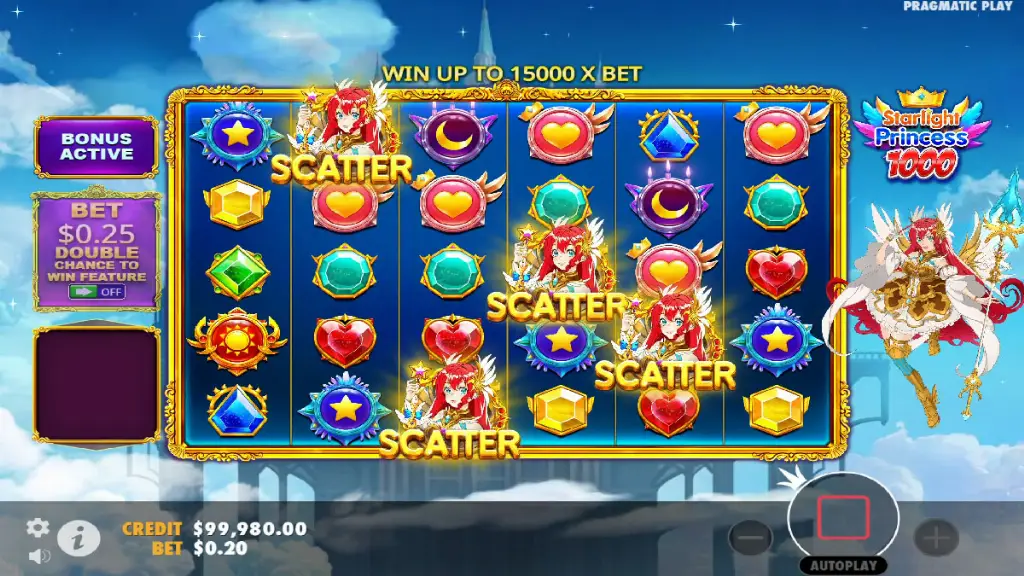
Task: Toggle the sound speaker icon
Action: pyautogui.click(x=40, y=555)
